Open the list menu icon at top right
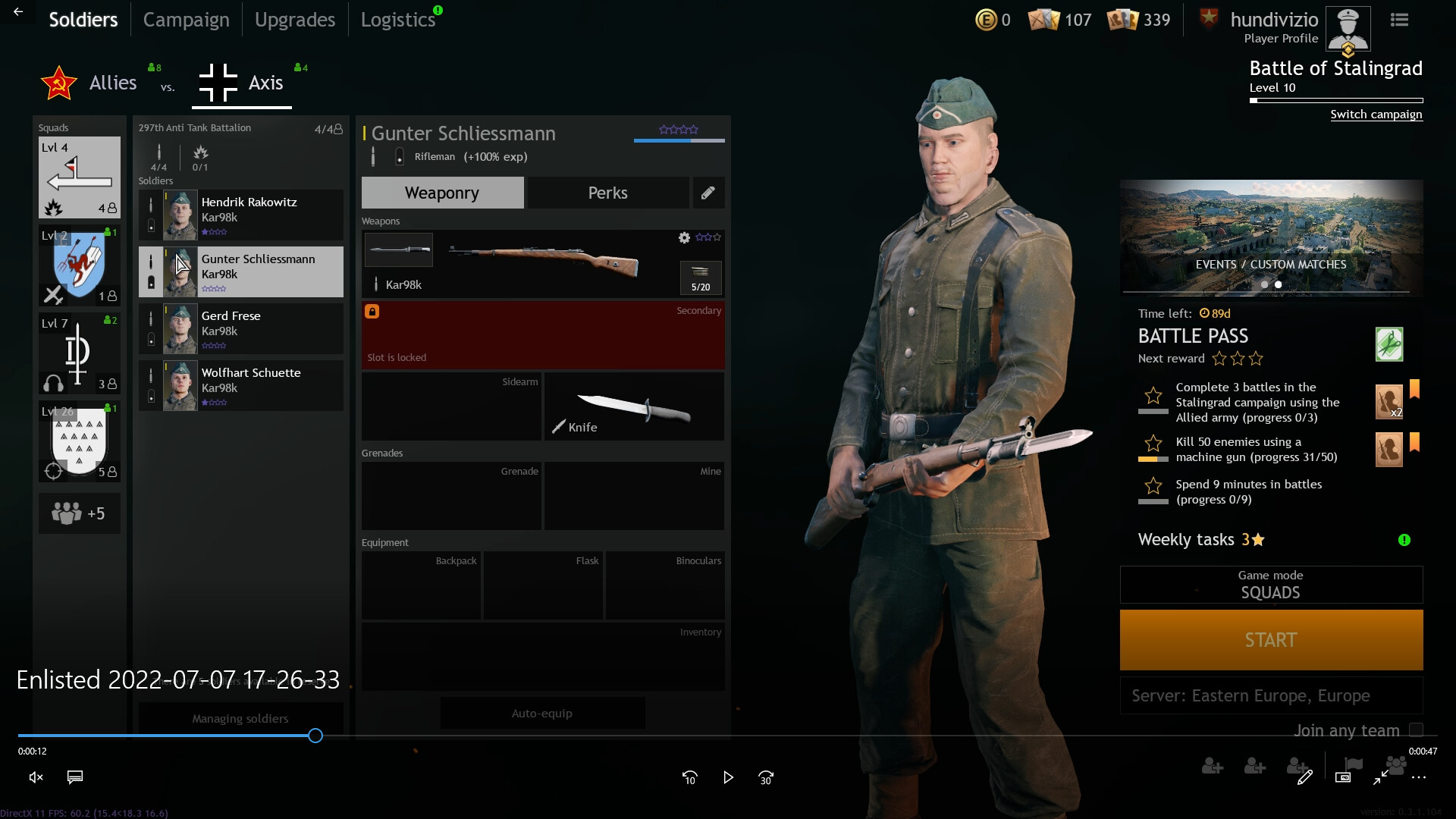This screenshot has width=1456, height=819. pyautogui.click(x=1398, y=19)
